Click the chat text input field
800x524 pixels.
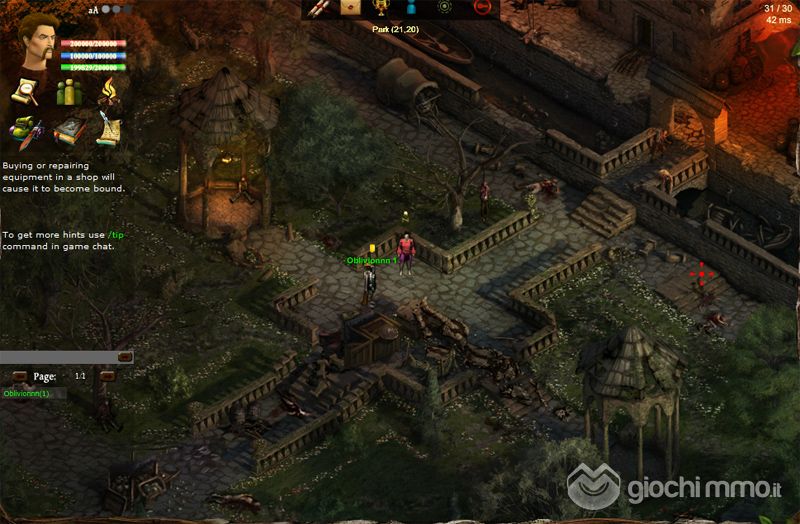tap(58, 356)
